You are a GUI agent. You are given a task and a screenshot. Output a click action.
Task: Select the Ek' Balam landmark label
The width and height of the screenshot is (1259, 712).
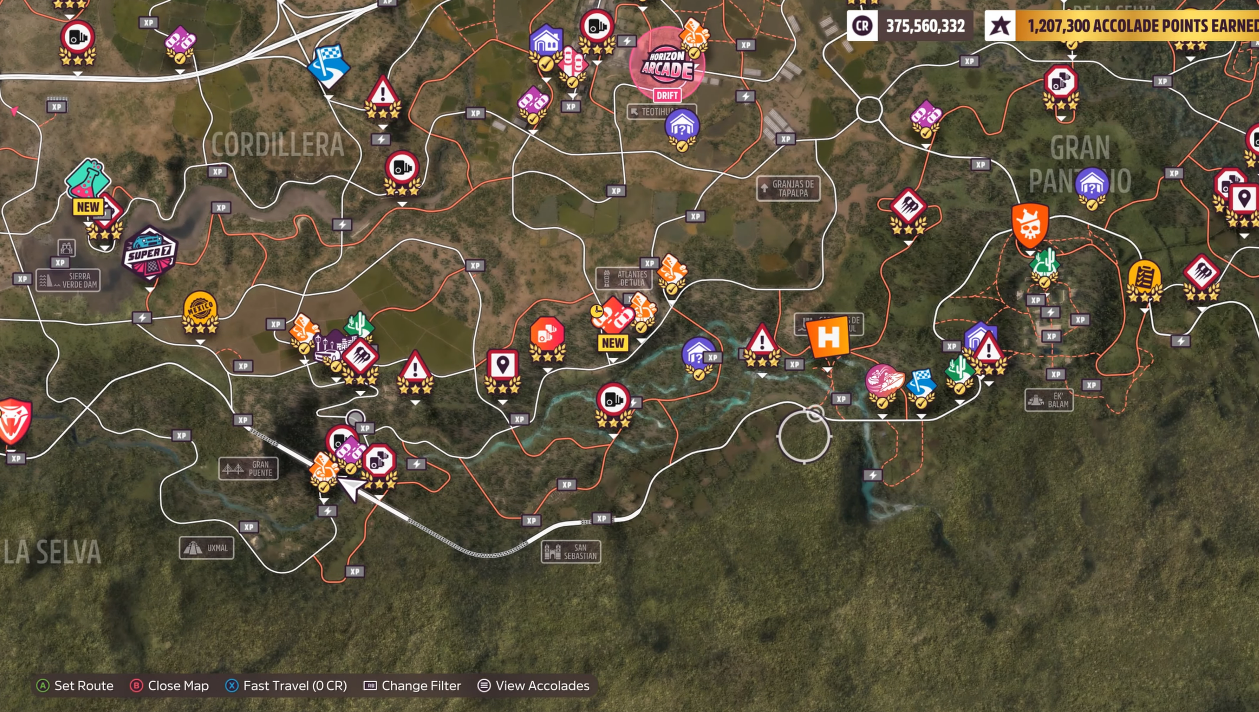(1049, 399)
